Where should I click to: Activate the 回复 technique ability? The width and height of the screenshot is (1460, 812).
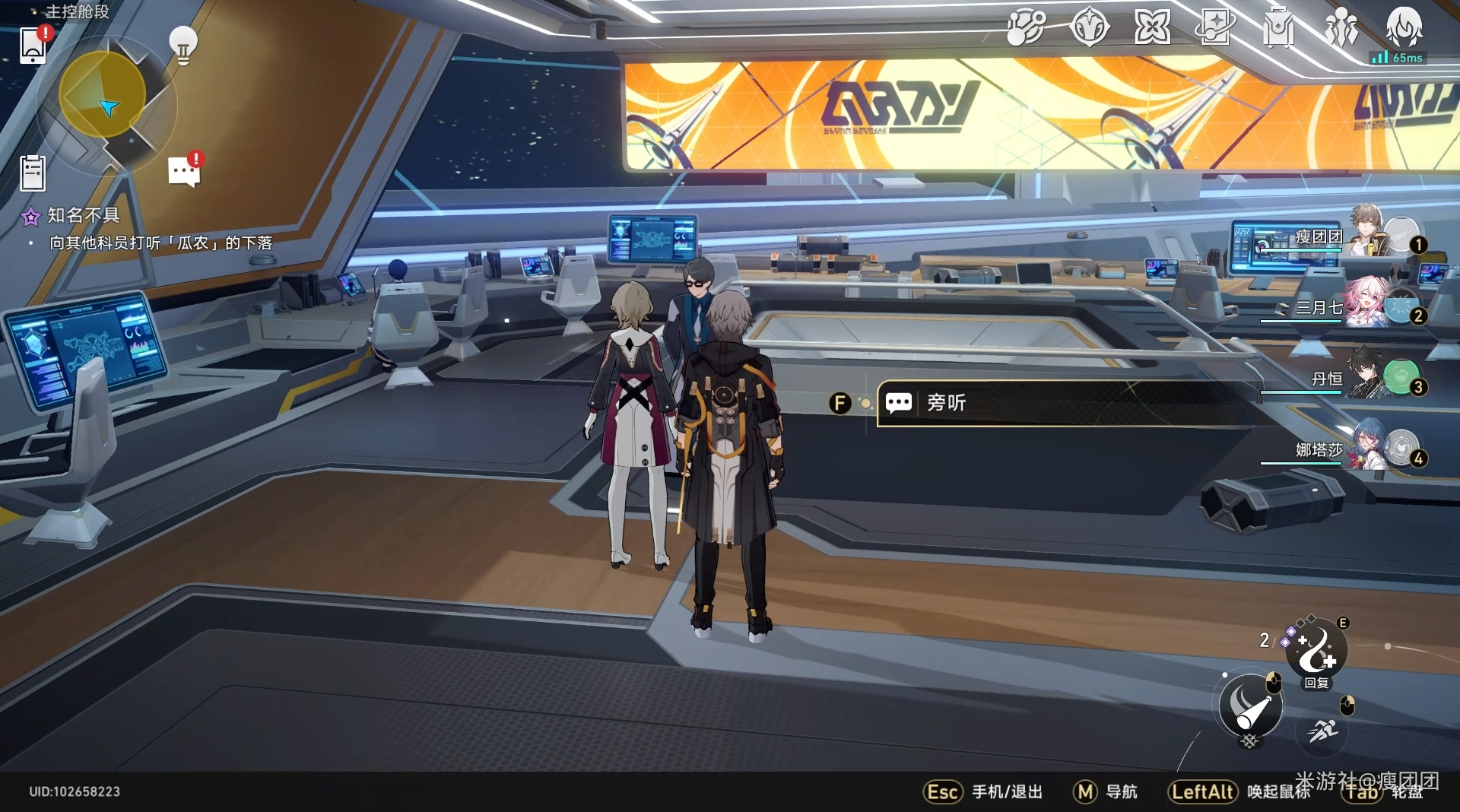click(x=1316, y=652)
